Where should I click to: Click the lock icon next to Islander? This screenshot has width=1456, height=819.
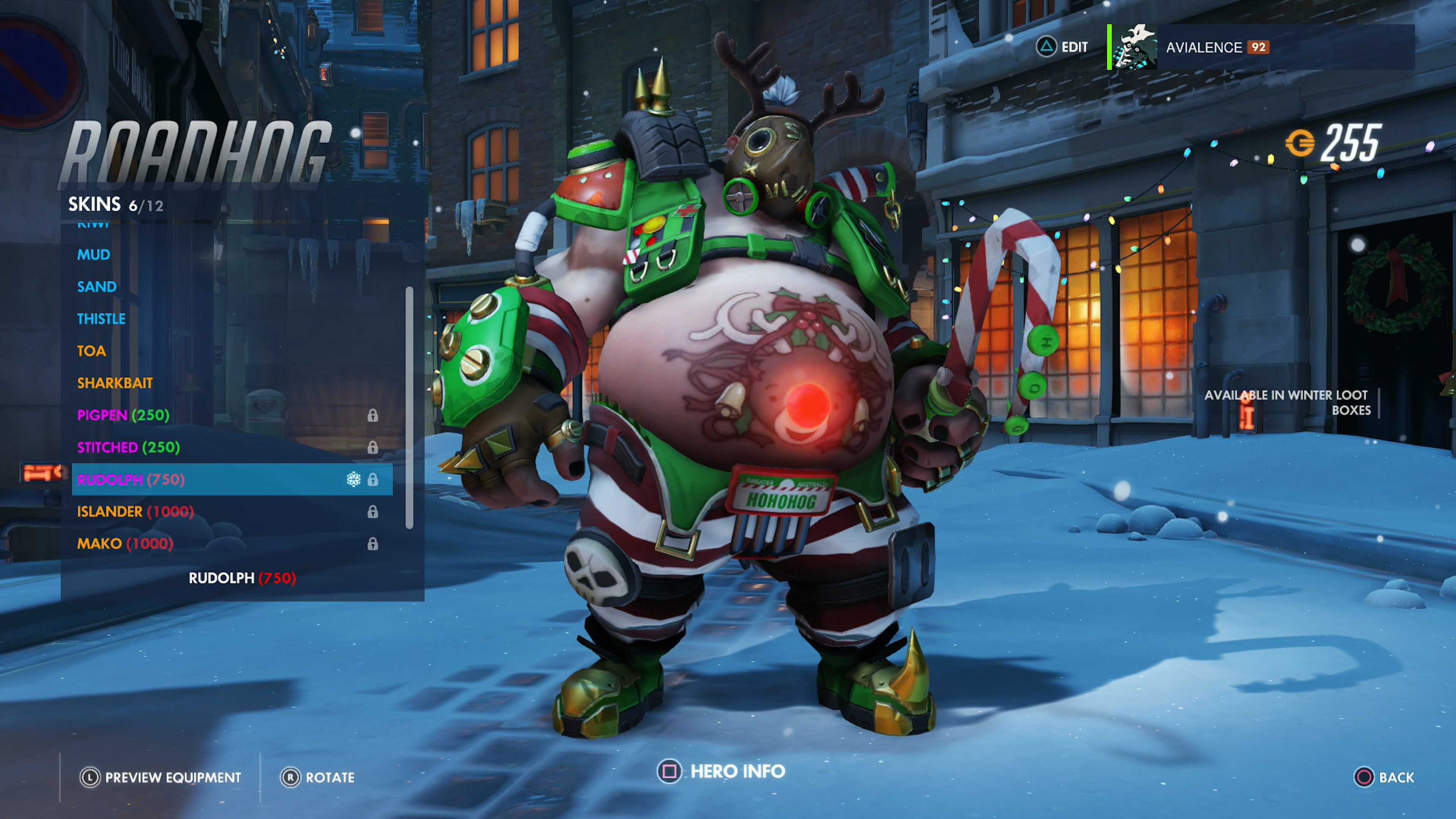click(x=373, y=512)
